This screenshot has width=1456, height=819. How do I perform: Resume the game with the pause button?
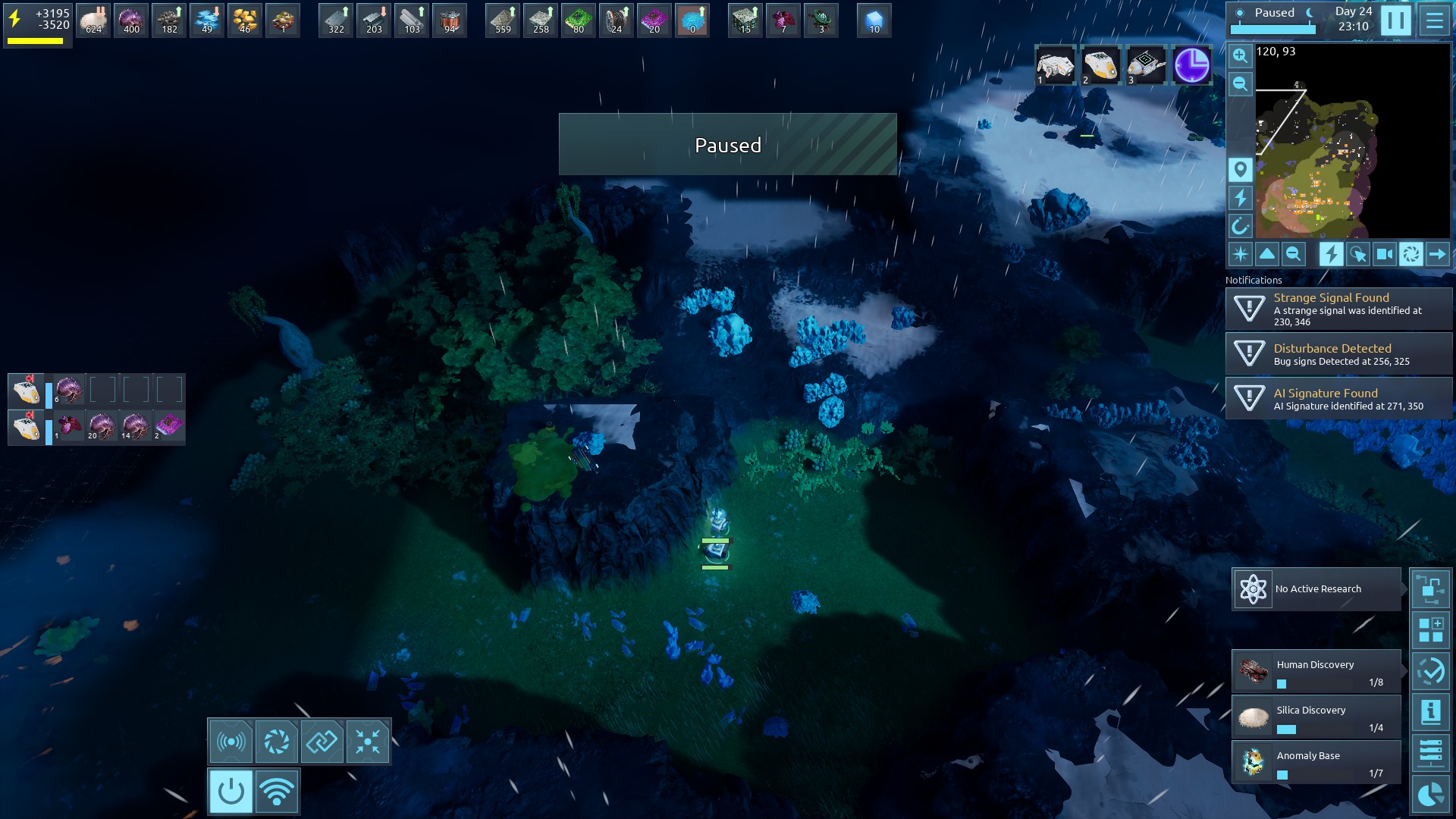[x=1395, y=20]
